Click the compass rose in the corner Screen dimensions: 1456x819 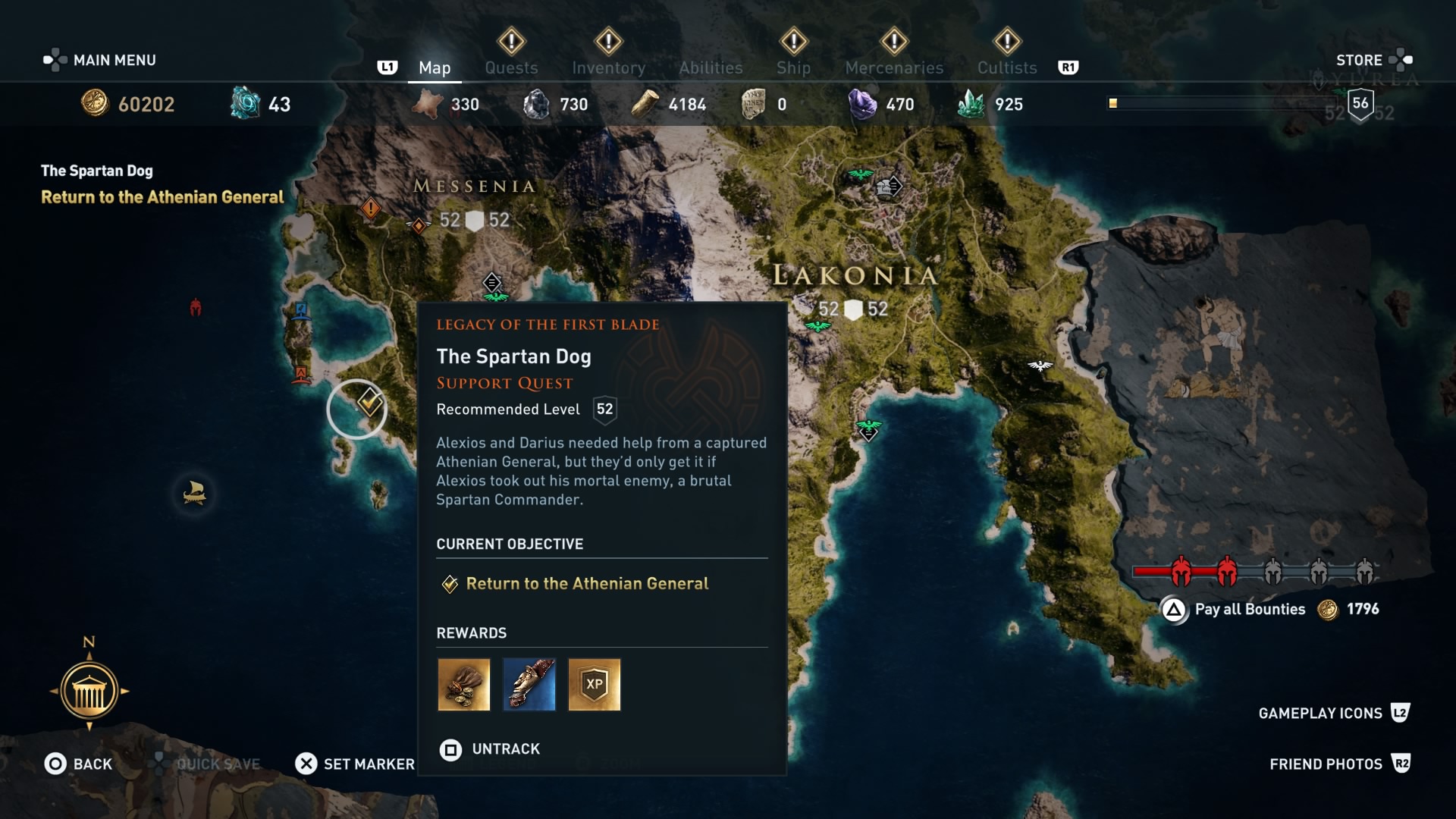(x=89, y=690)
